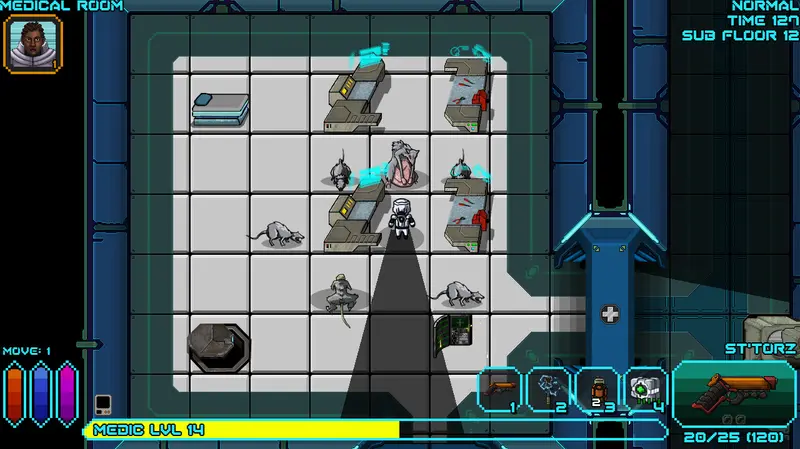
Task: Choose the electric tool in slot 2
Action: point(549,389)
